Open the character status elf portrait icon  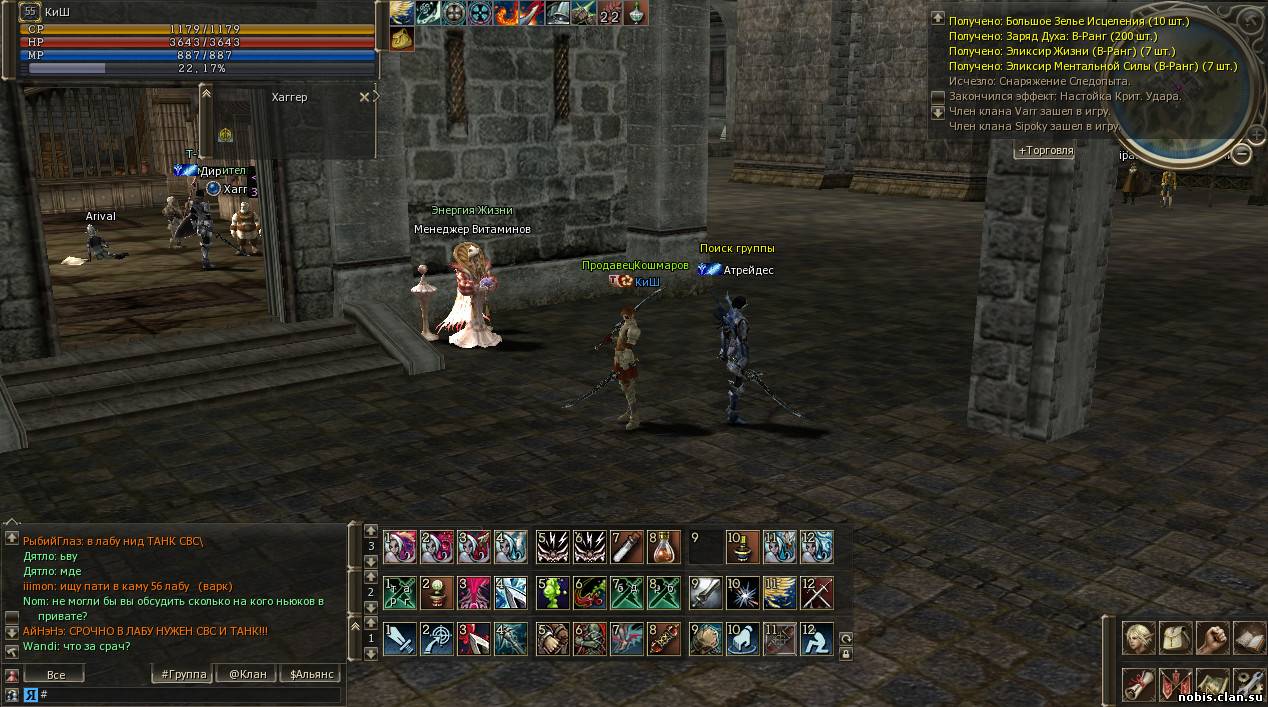1138,638
